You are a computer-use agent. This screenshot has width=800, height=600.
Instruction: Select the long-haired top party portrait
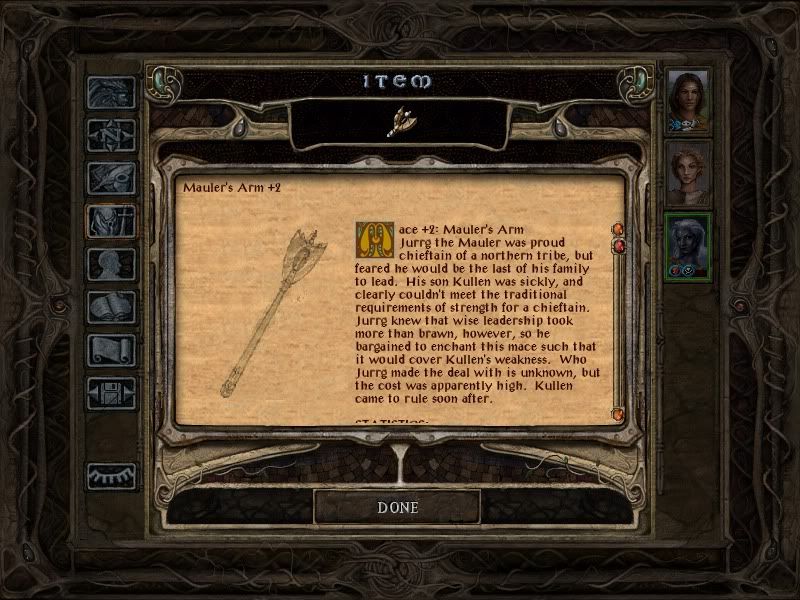coord(689,100)
